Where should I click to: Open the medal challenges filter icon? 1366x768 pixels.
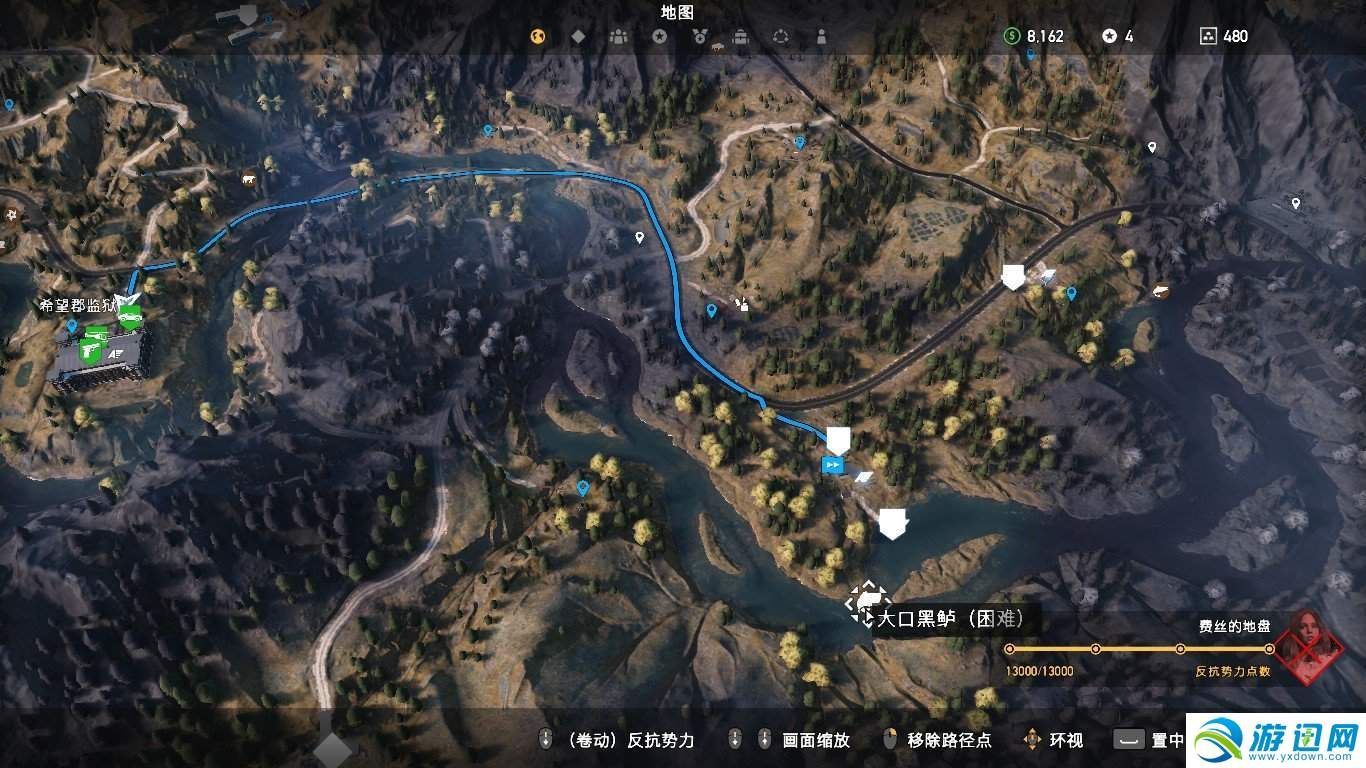tap(698, 36)
